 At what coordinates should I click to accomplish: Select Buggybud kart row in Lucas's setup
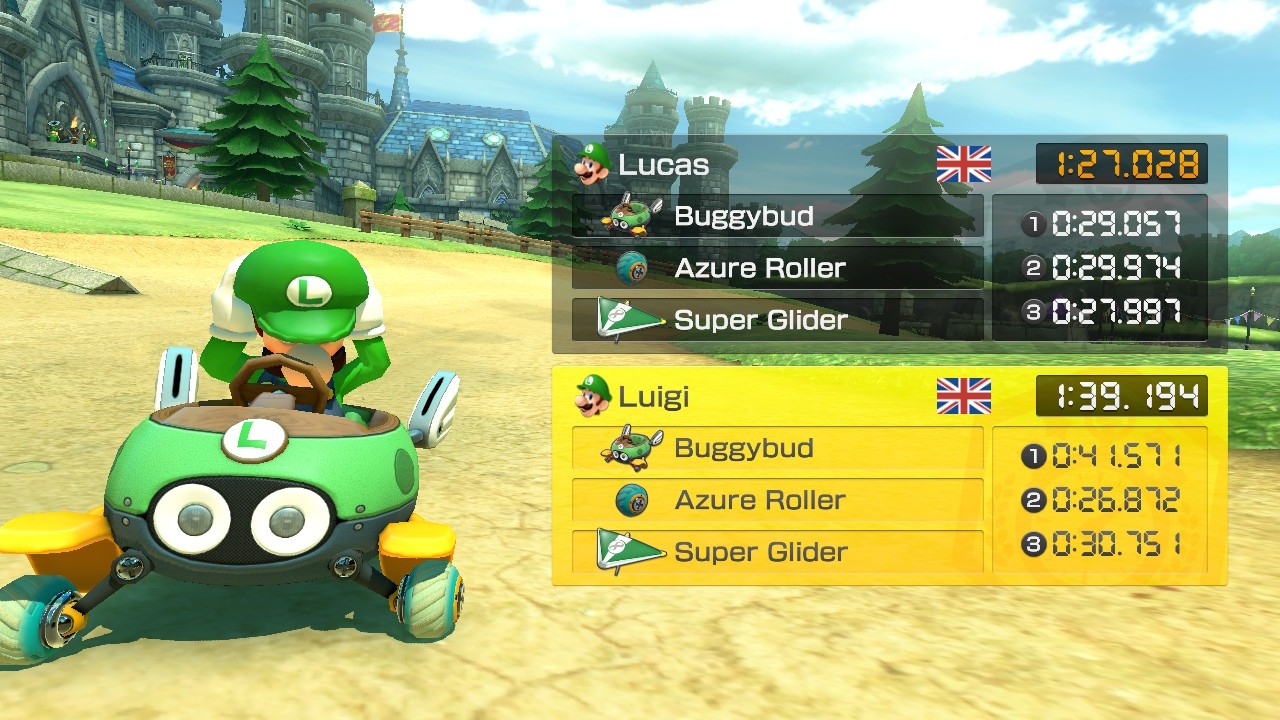(x=777, y=216)
